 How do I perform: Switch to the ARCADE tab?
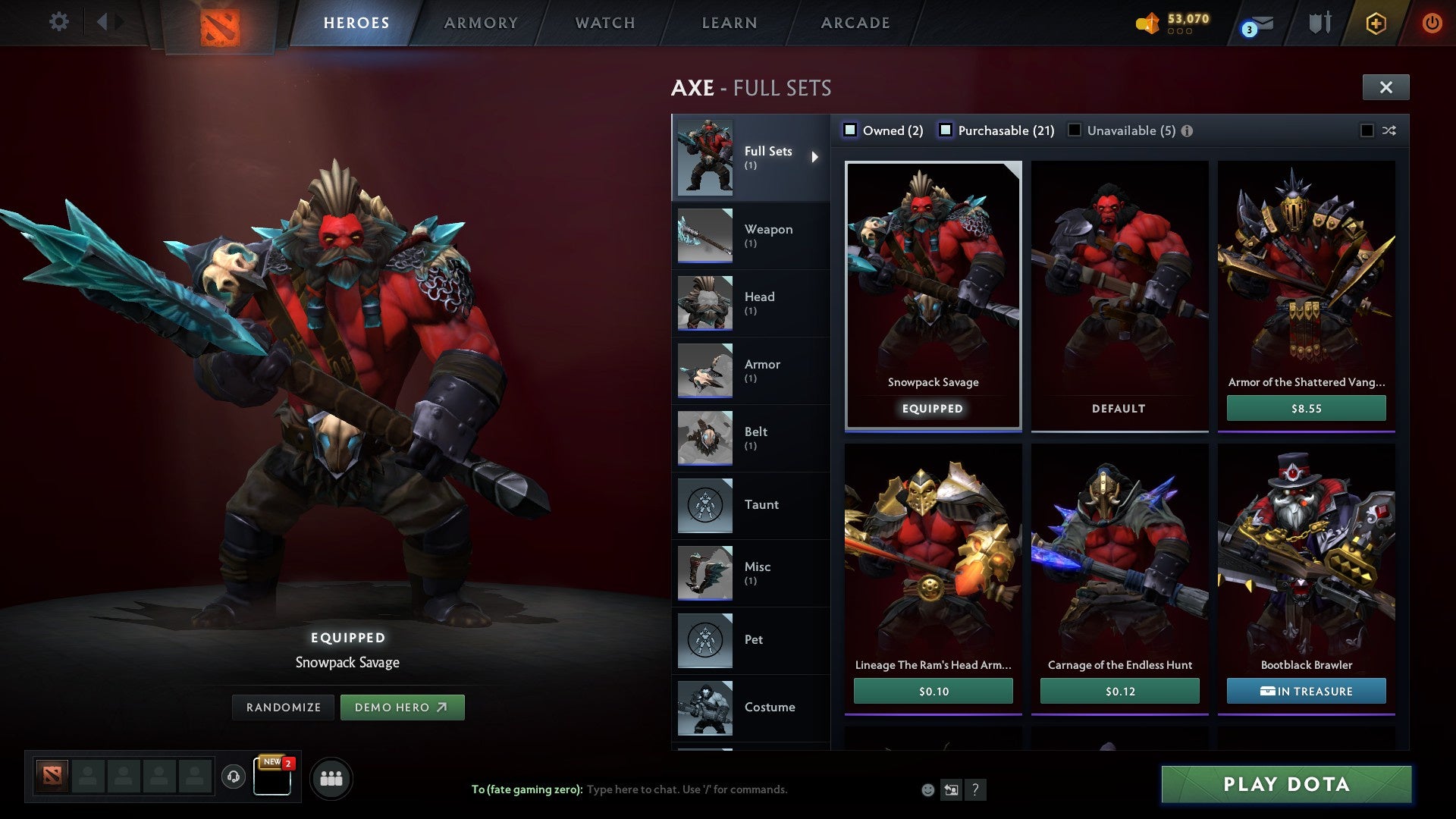click(x=855, y=23)
